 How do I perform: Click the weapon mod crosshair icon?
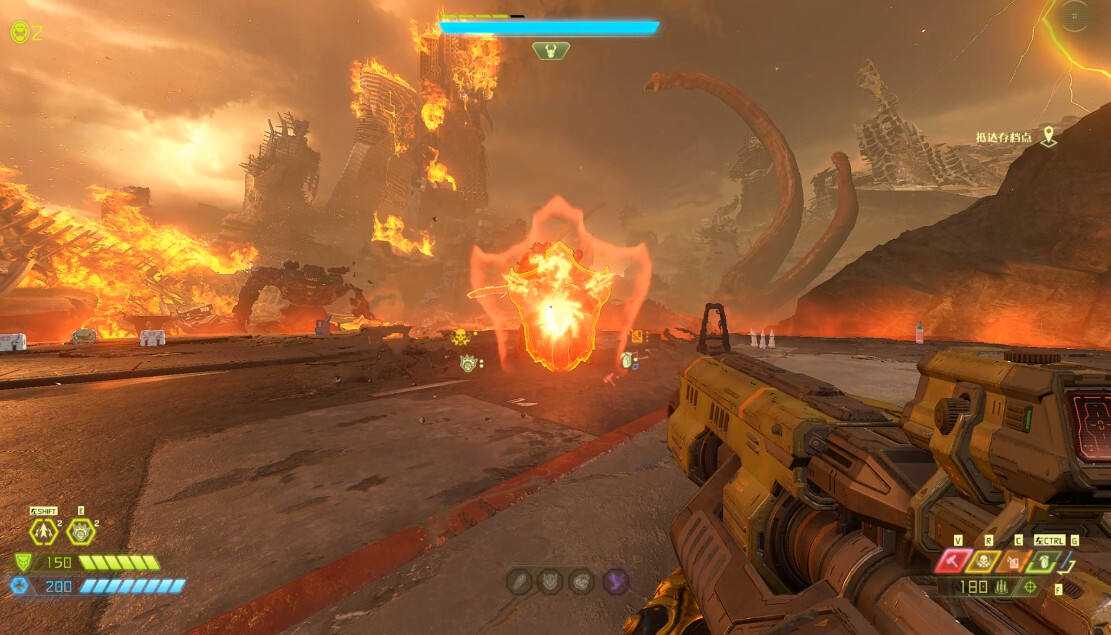pyautogui.click(x=1030, y=587)
